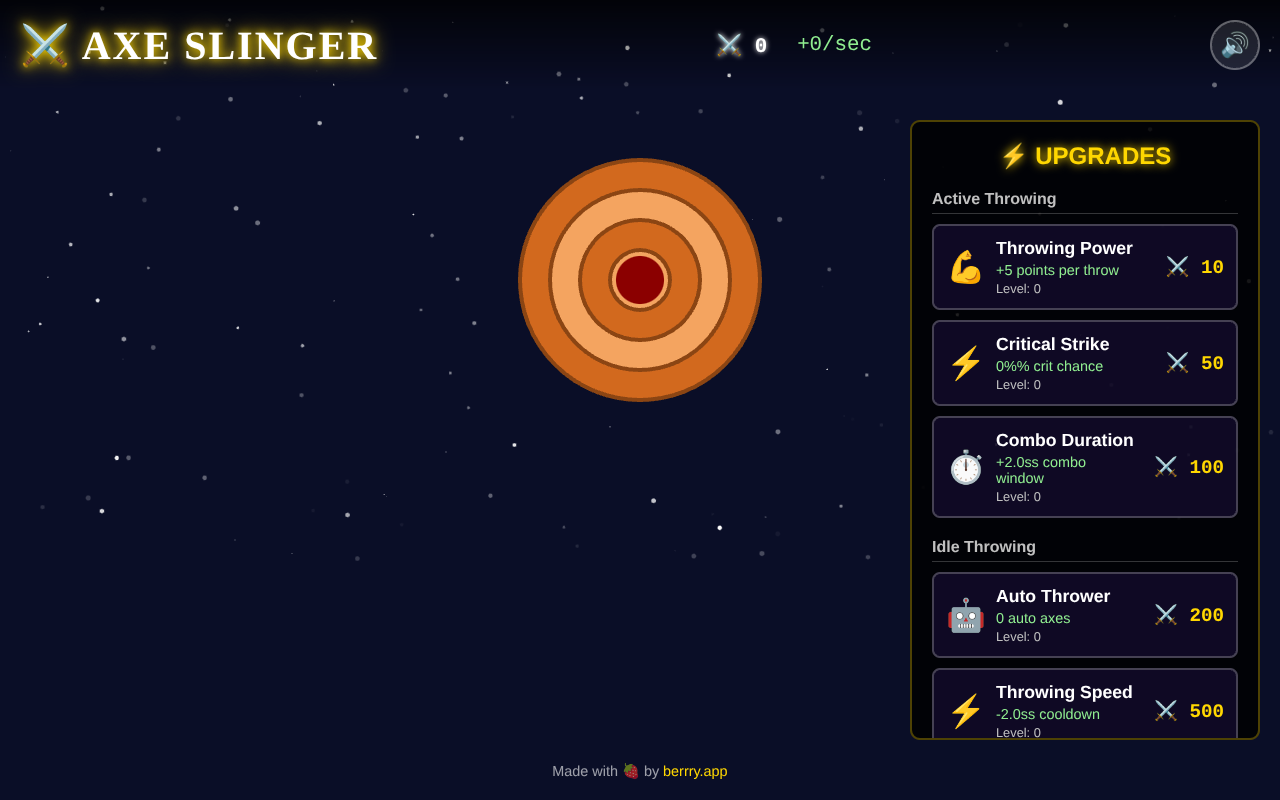Click the Idle Throwing section header
The width and height of the screenshot is (1280, 800).
tap(984, 546)
